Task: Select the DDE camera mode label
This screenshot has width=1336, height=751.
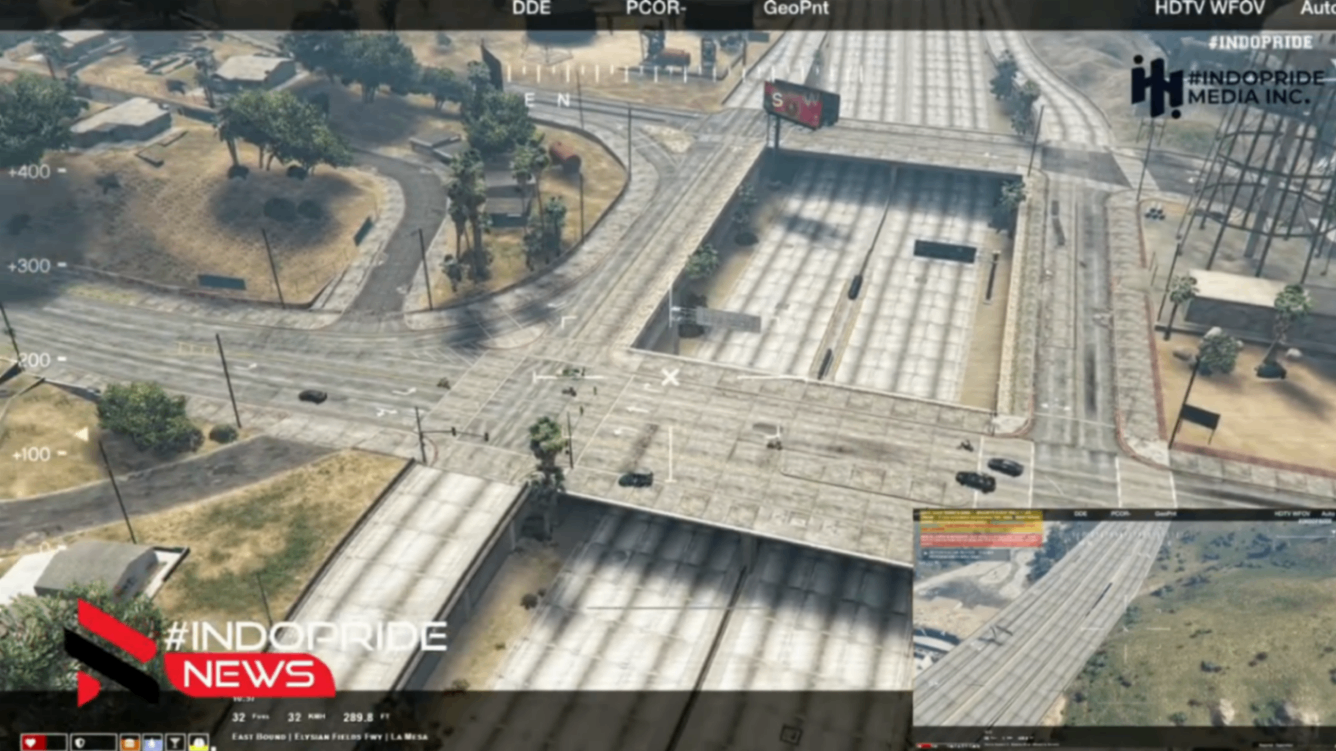Action: [x=531, y=9]
